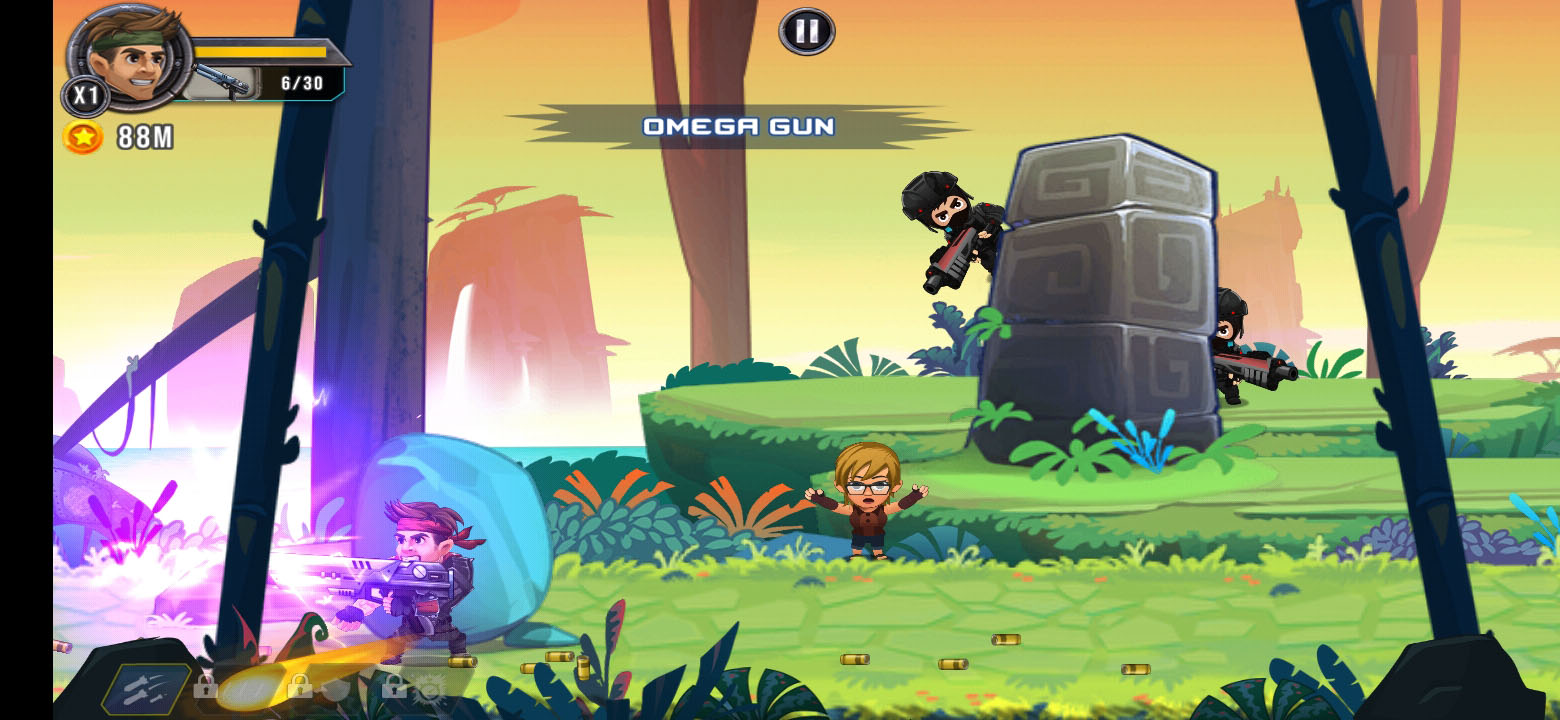
Task: Pause the game with the pause button
Action: 806,32
